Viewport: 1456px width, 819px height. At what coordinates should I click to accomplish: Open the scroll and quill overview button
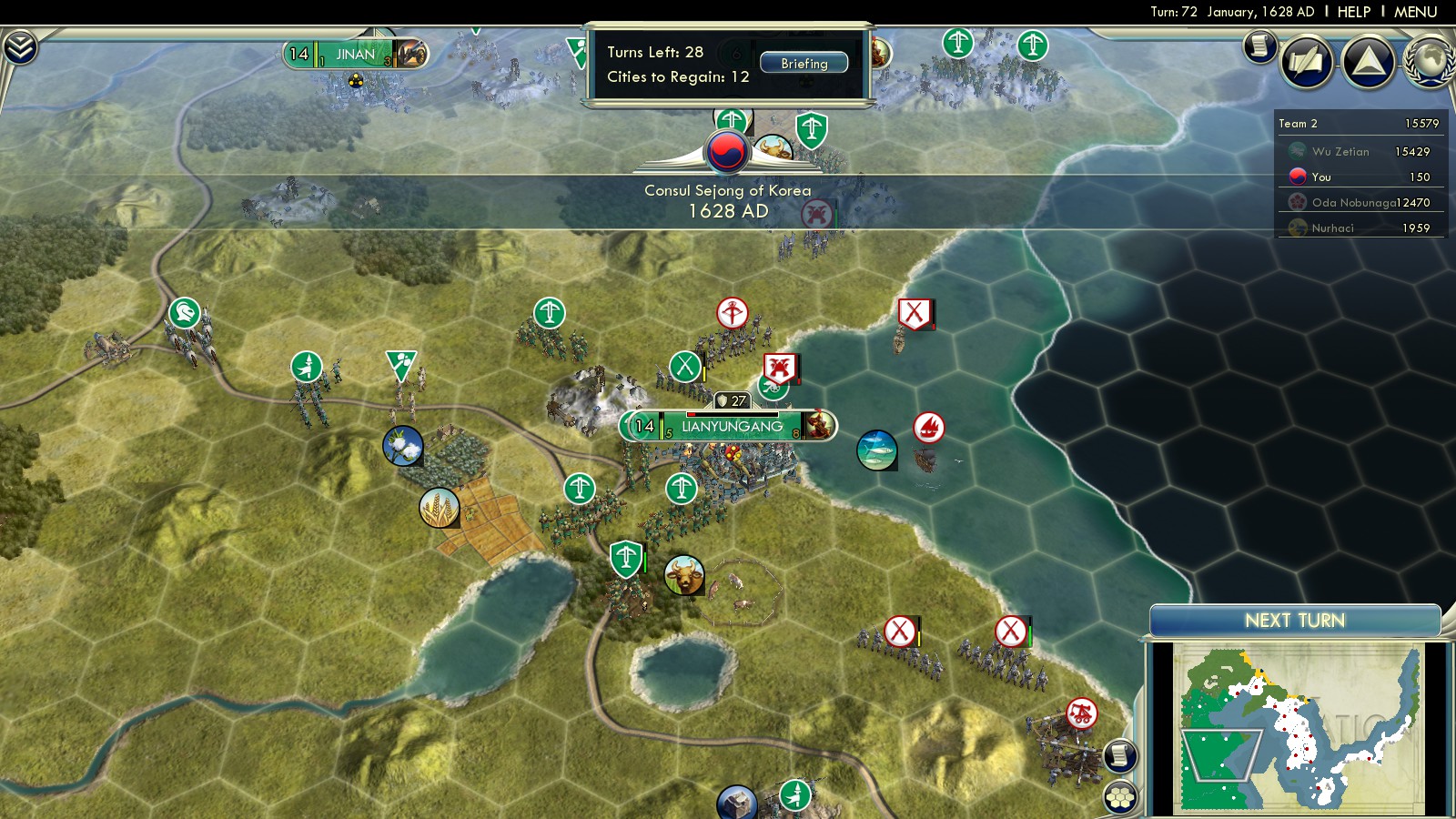[1307, 62]
